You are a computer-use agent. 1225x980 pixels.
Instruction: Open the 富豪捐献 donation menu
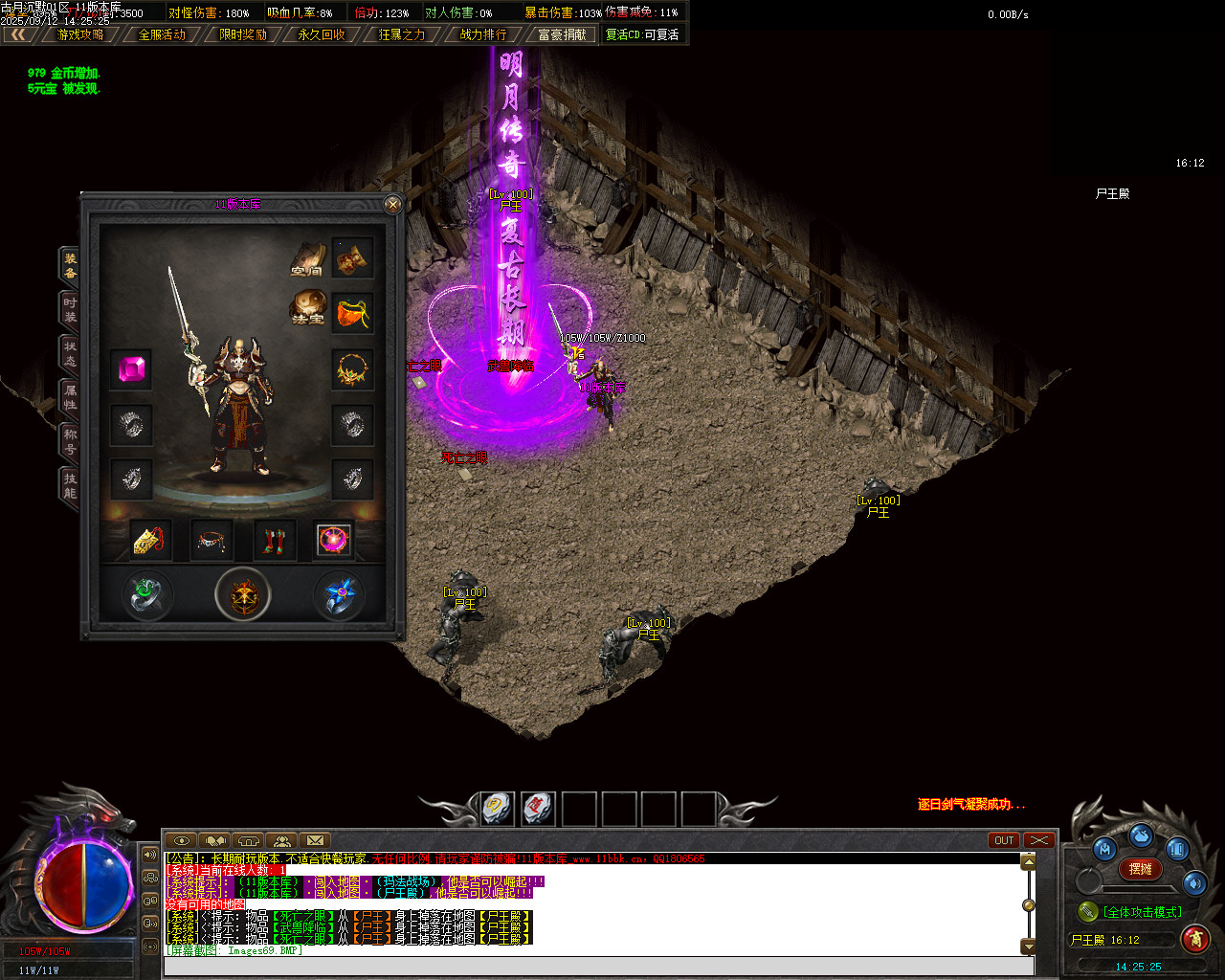pyautogui.click(x=563, y=34)
